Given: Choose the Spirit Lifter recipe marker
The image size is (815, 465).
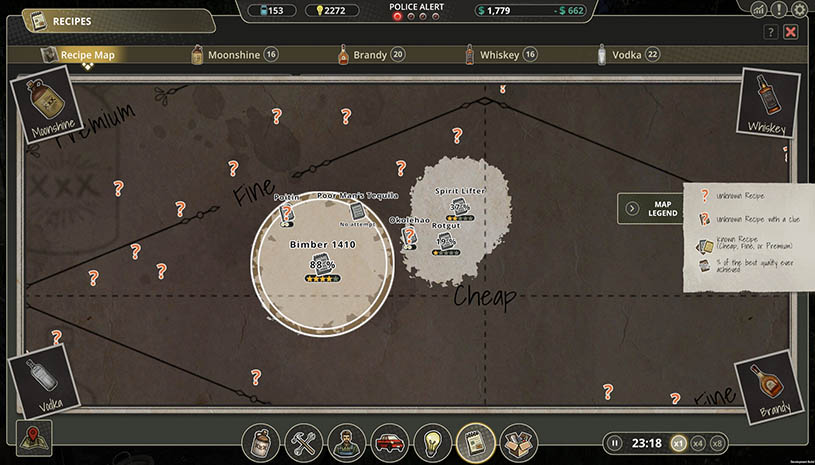Looking at the screenshot, I should pyautogui.click(x=459, y=207).
